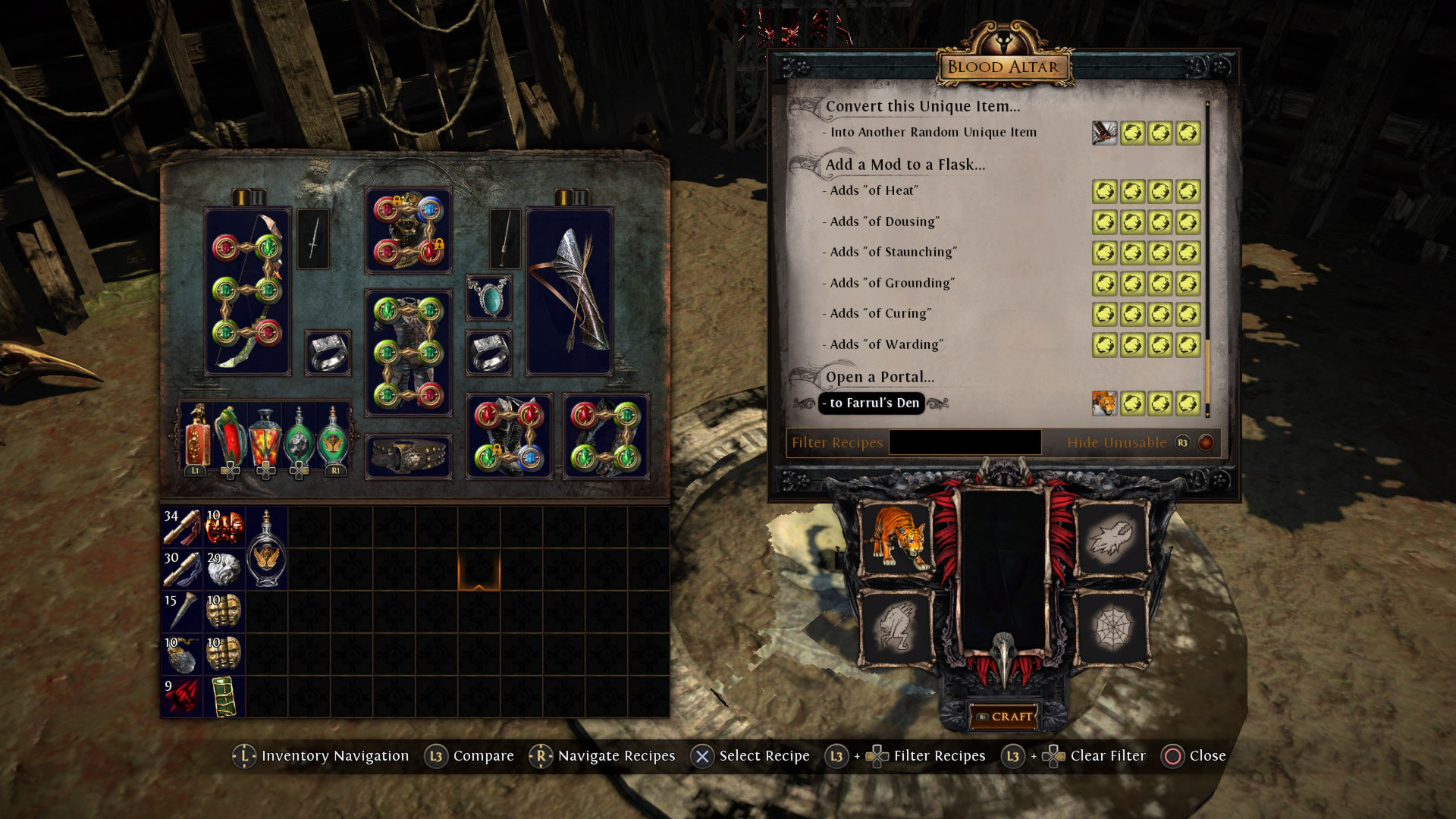
Task: Select the green scroll item in inventory
Action: (x=224, y=697)
